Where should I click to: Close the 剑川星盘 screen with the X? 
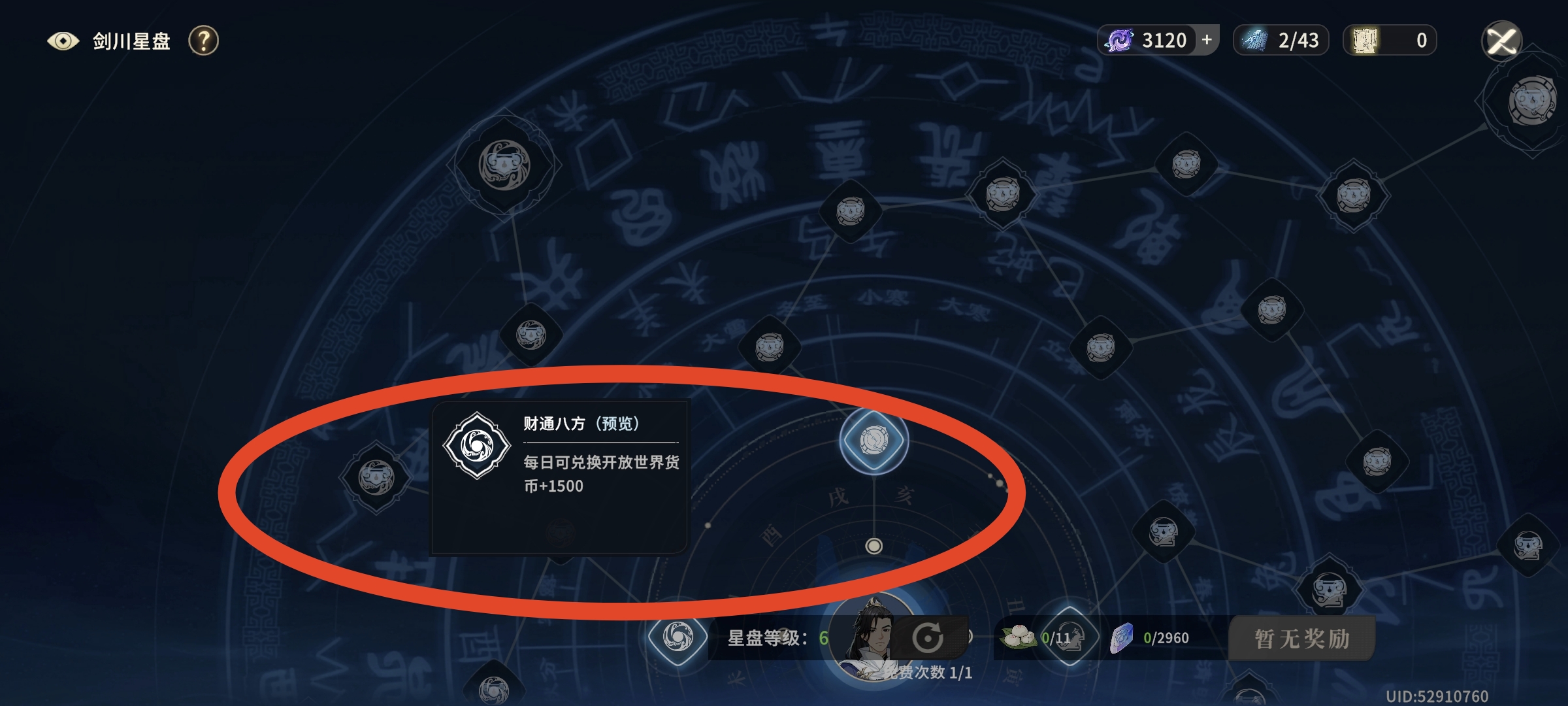click(1501, 41)
